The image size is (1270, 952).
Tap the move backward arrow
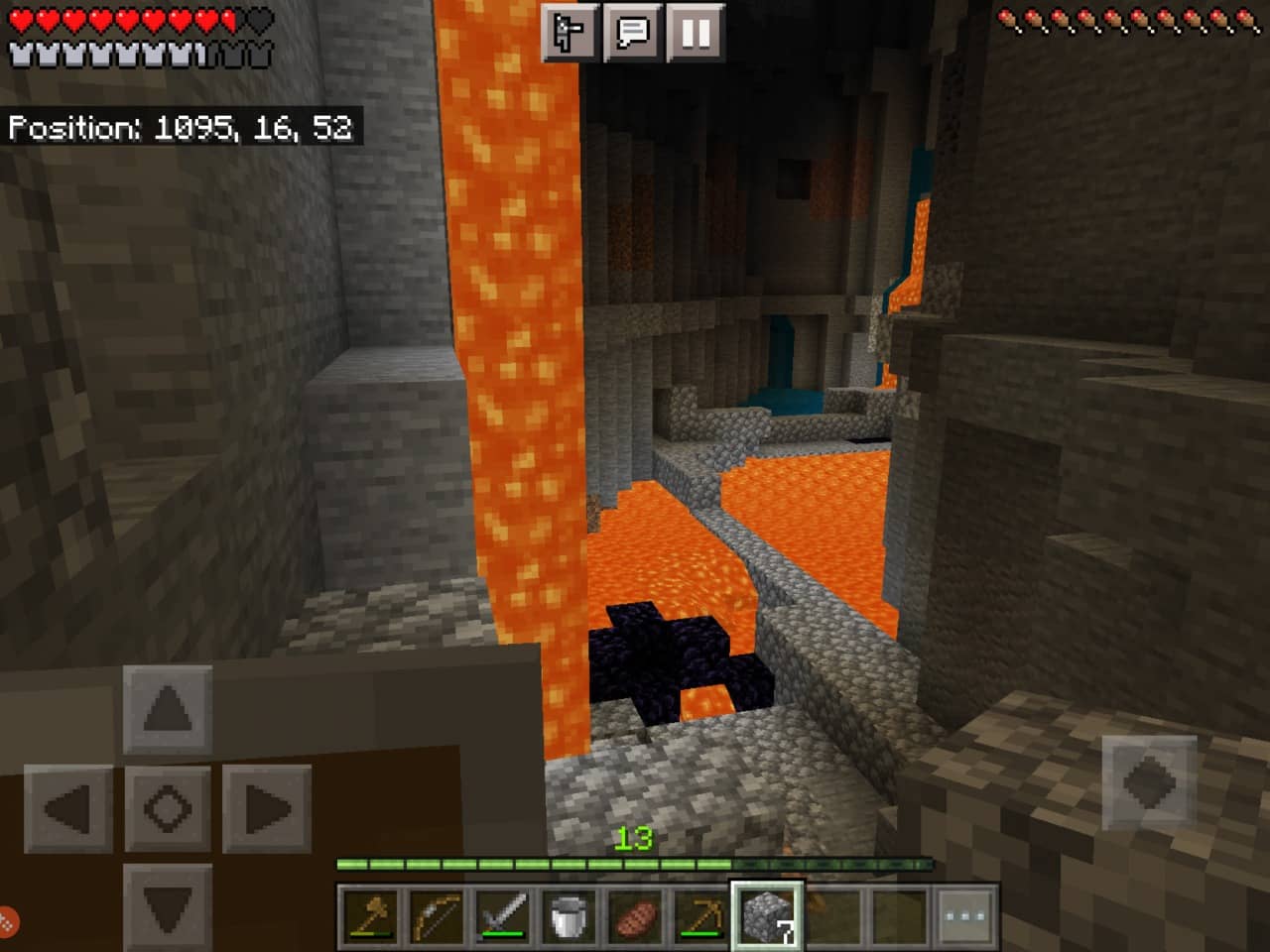(168, 905)
